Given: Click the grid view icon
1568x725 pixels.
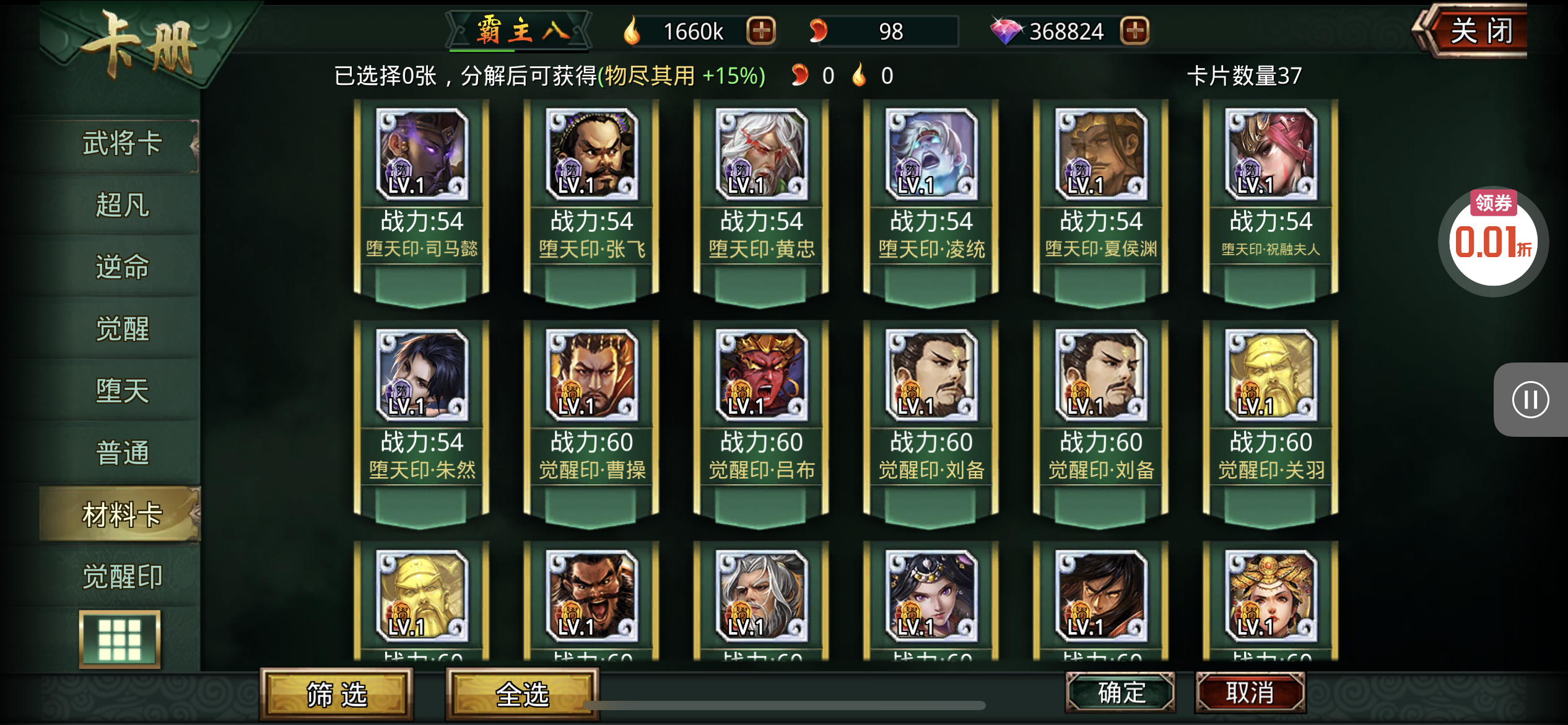Looking at the screenshot, I should point(120,639).
